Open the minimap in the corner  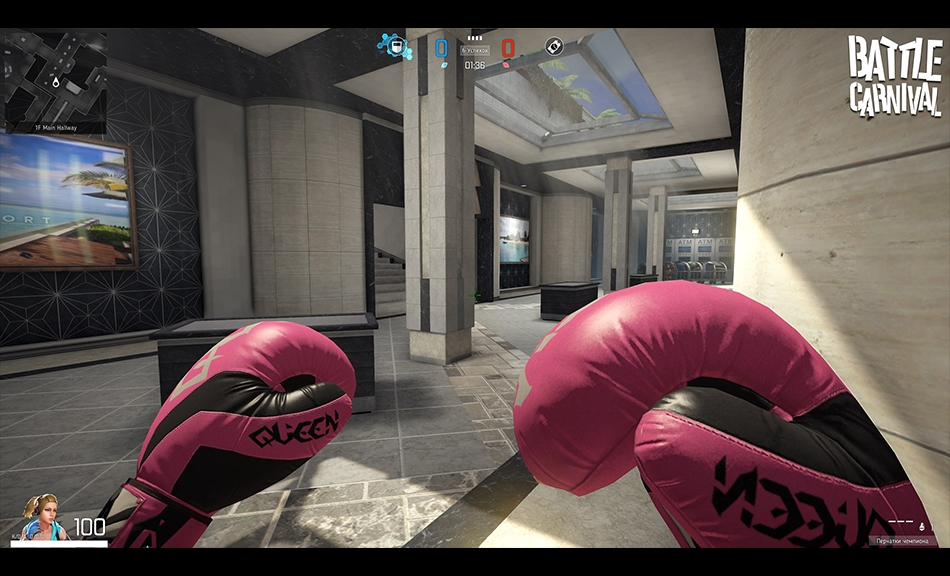tap(55, 76)
